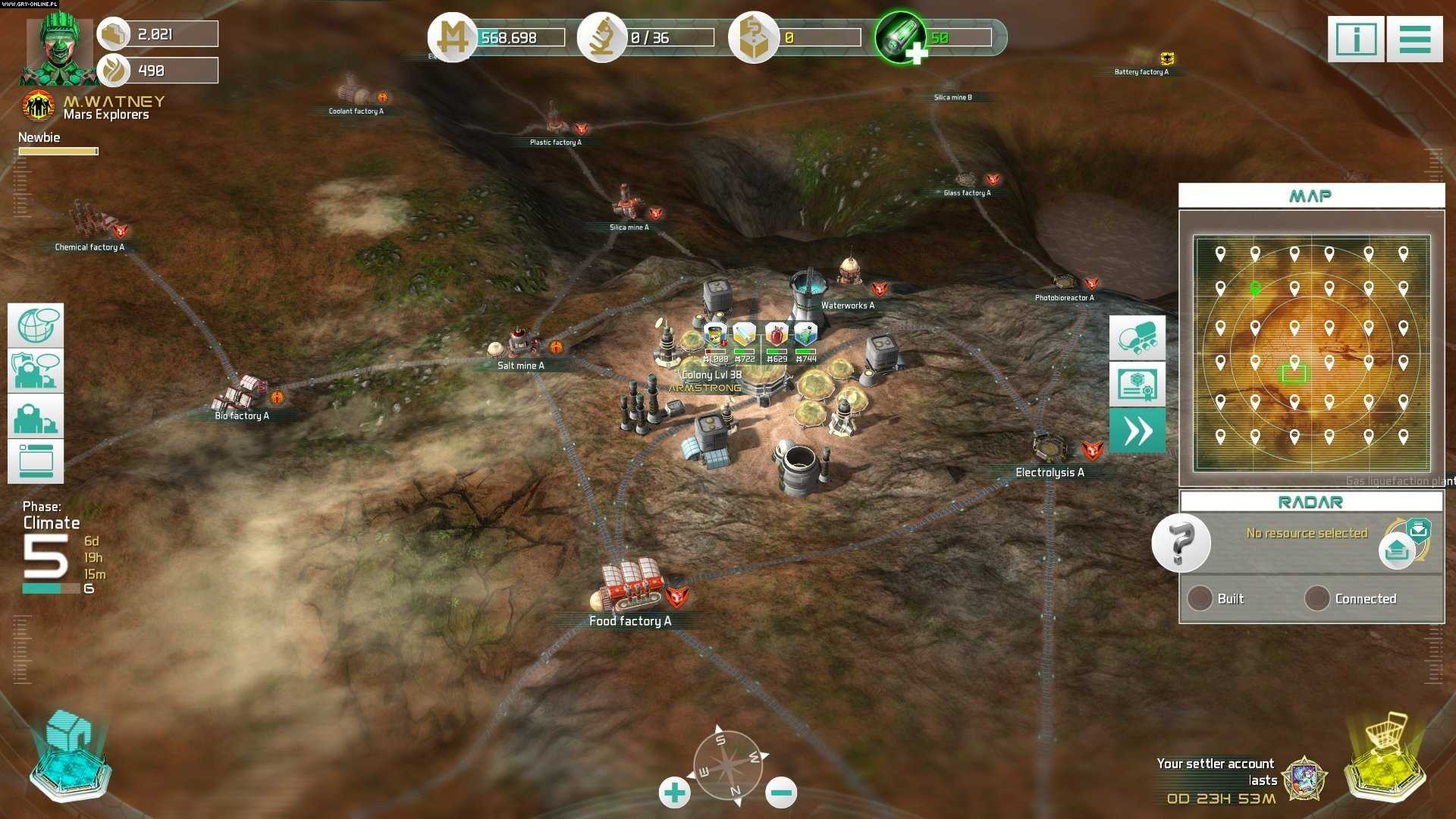
Task: Switch radar import/export mode icon
Action: click(1406, 541)
